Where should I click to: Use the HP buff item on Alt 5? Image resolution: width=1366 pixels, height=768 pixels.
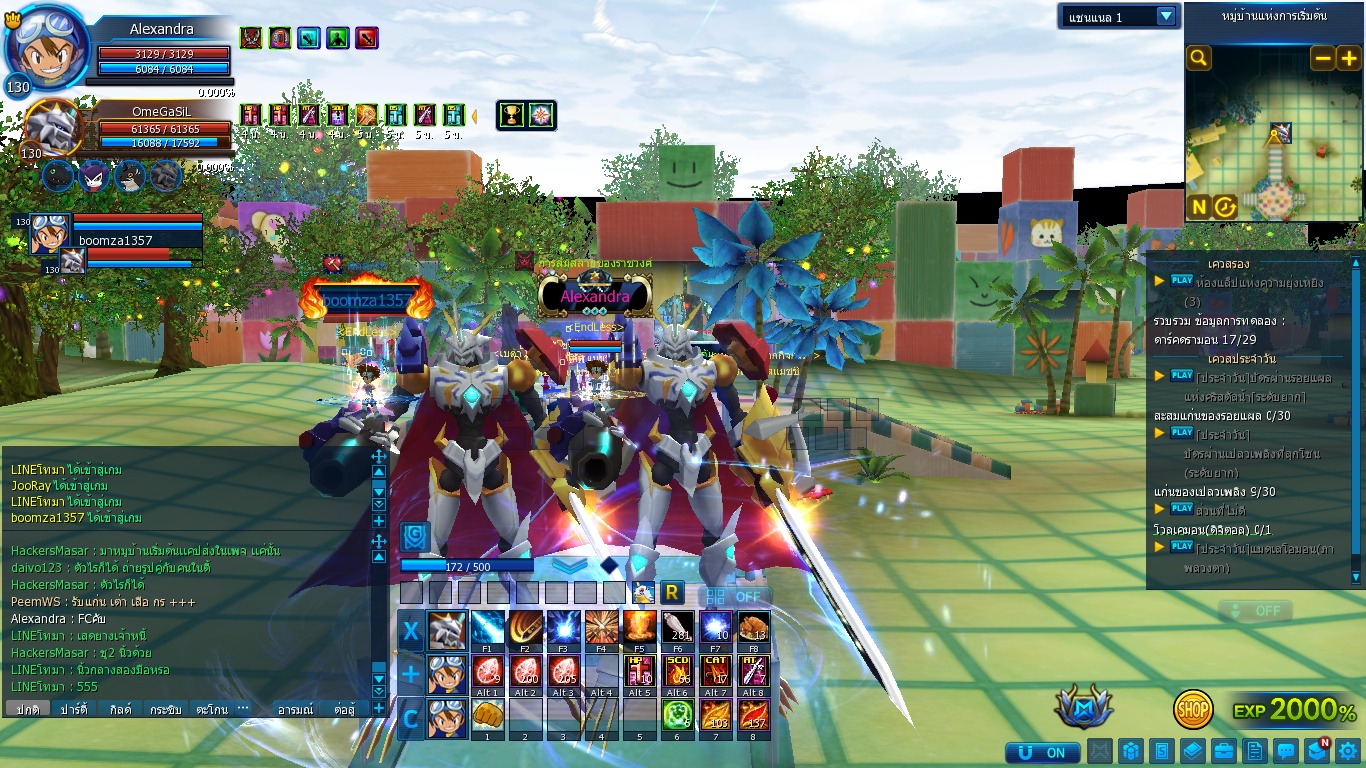point(639,671)
